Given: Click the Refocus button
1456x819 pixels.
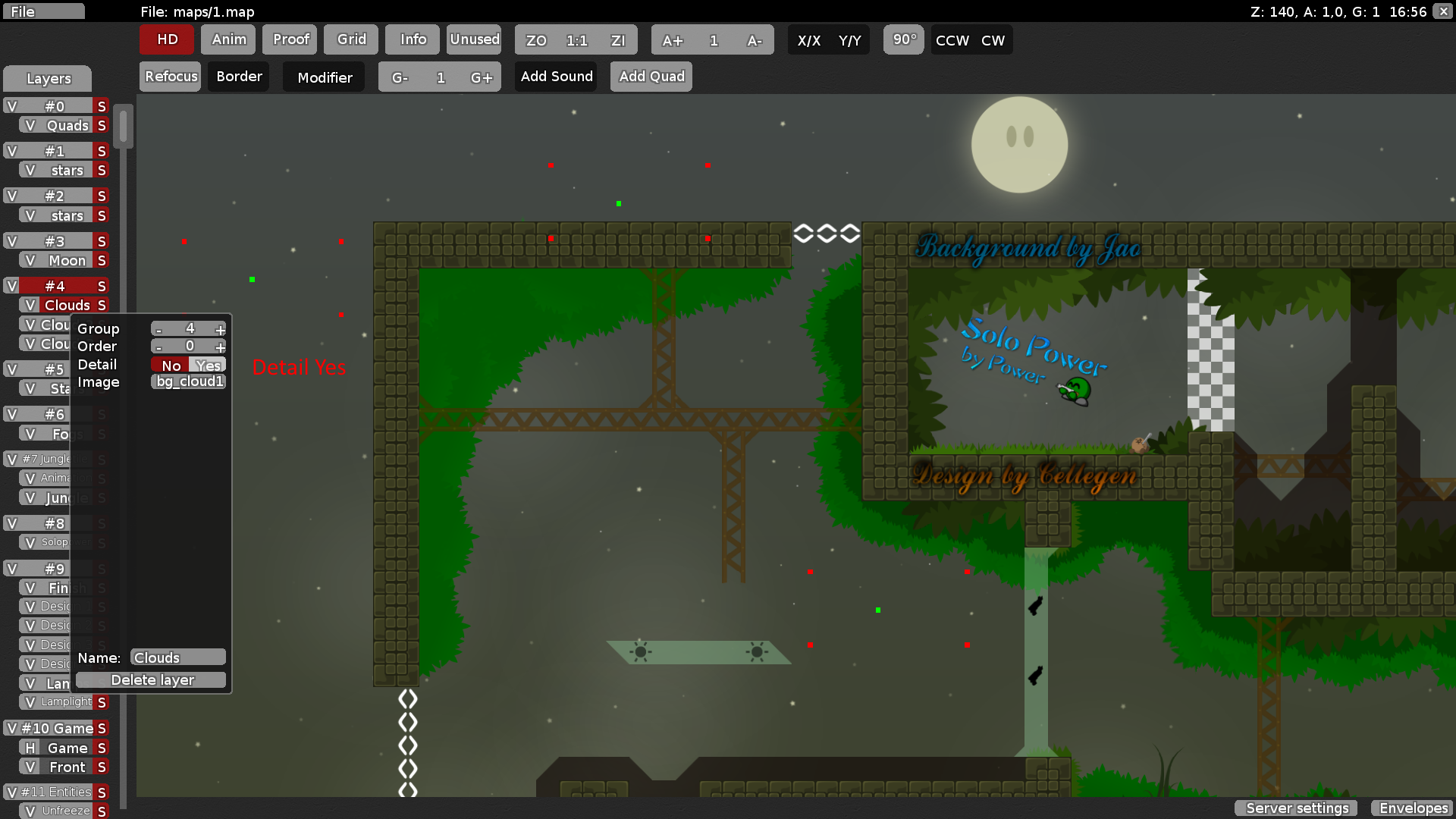Looking at the screenshot, I should (171, 77).
